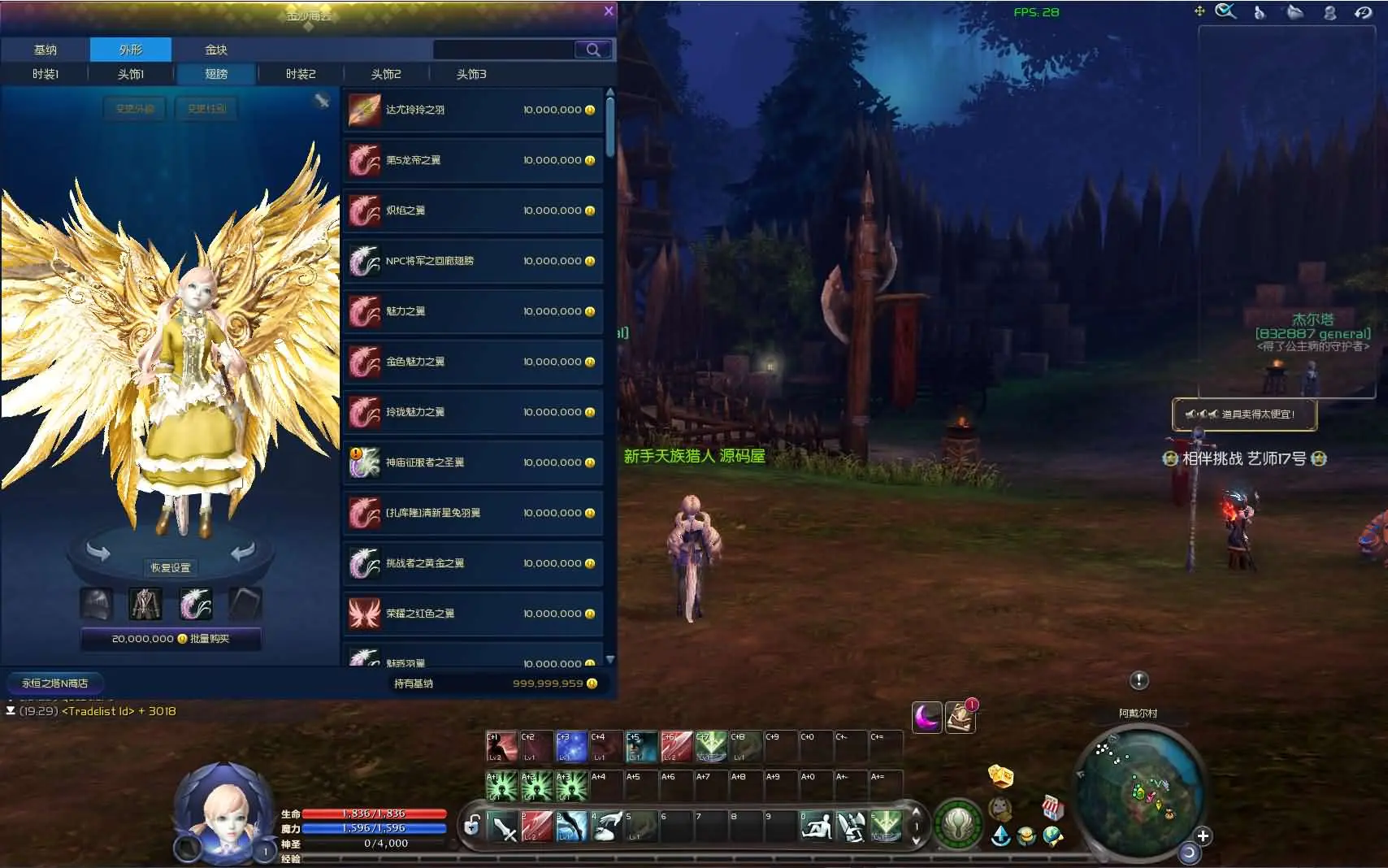Open the 金块 shop tab

tap(216, 50)
